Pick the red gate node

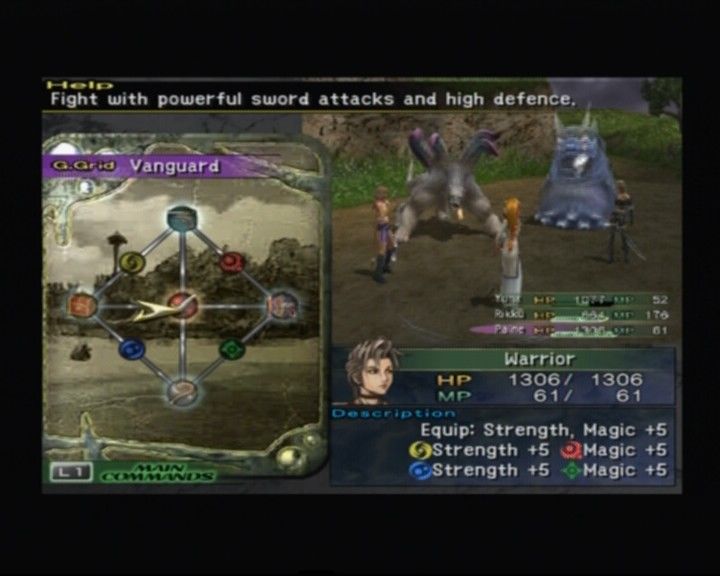pos(232,261)
